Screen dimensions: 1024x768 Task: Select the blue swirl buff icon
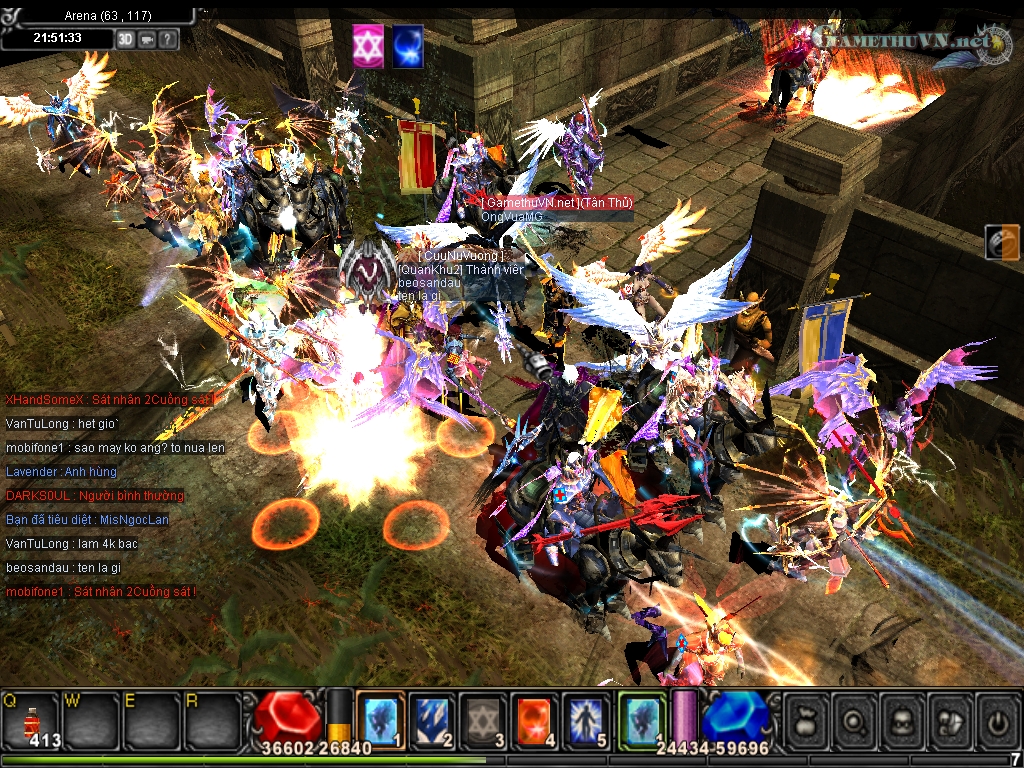point(407,47)
